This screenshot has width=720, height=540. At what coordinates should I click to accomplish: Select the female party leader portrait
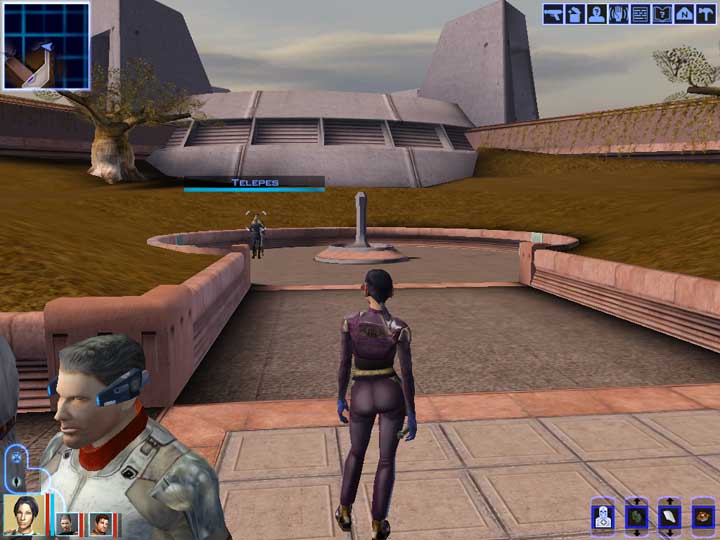point(23,516)
